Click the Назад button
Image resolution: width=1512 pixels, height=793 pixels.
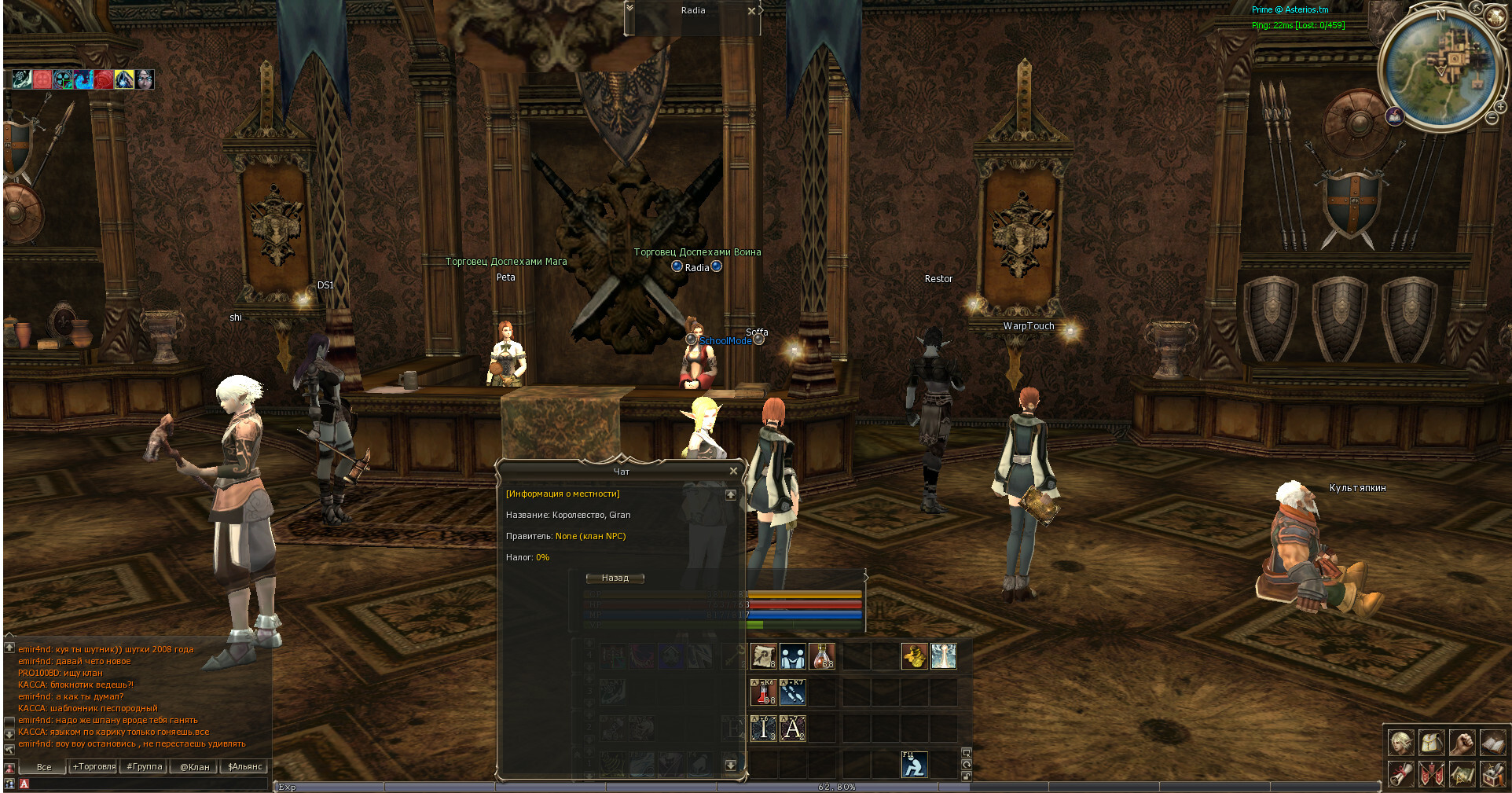click(x=615, y=578)
